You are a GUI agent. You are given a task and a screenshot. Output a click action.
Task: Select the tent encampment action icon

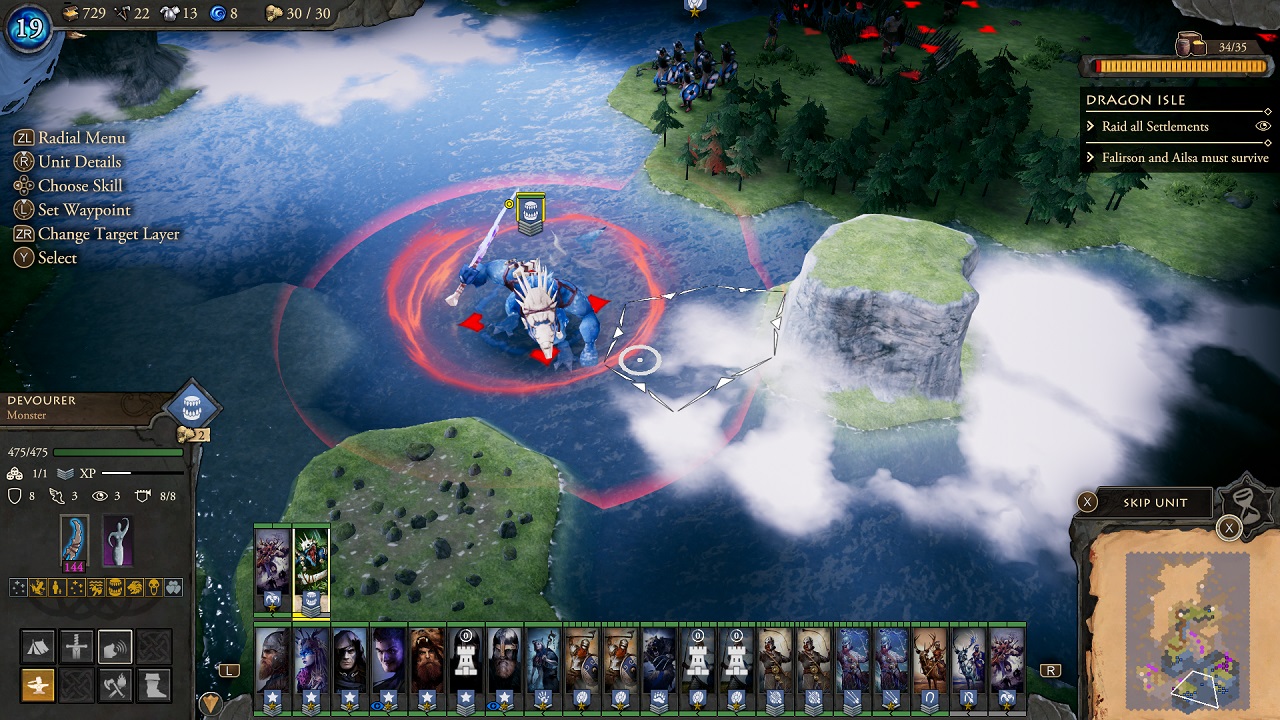pos(38,646)
